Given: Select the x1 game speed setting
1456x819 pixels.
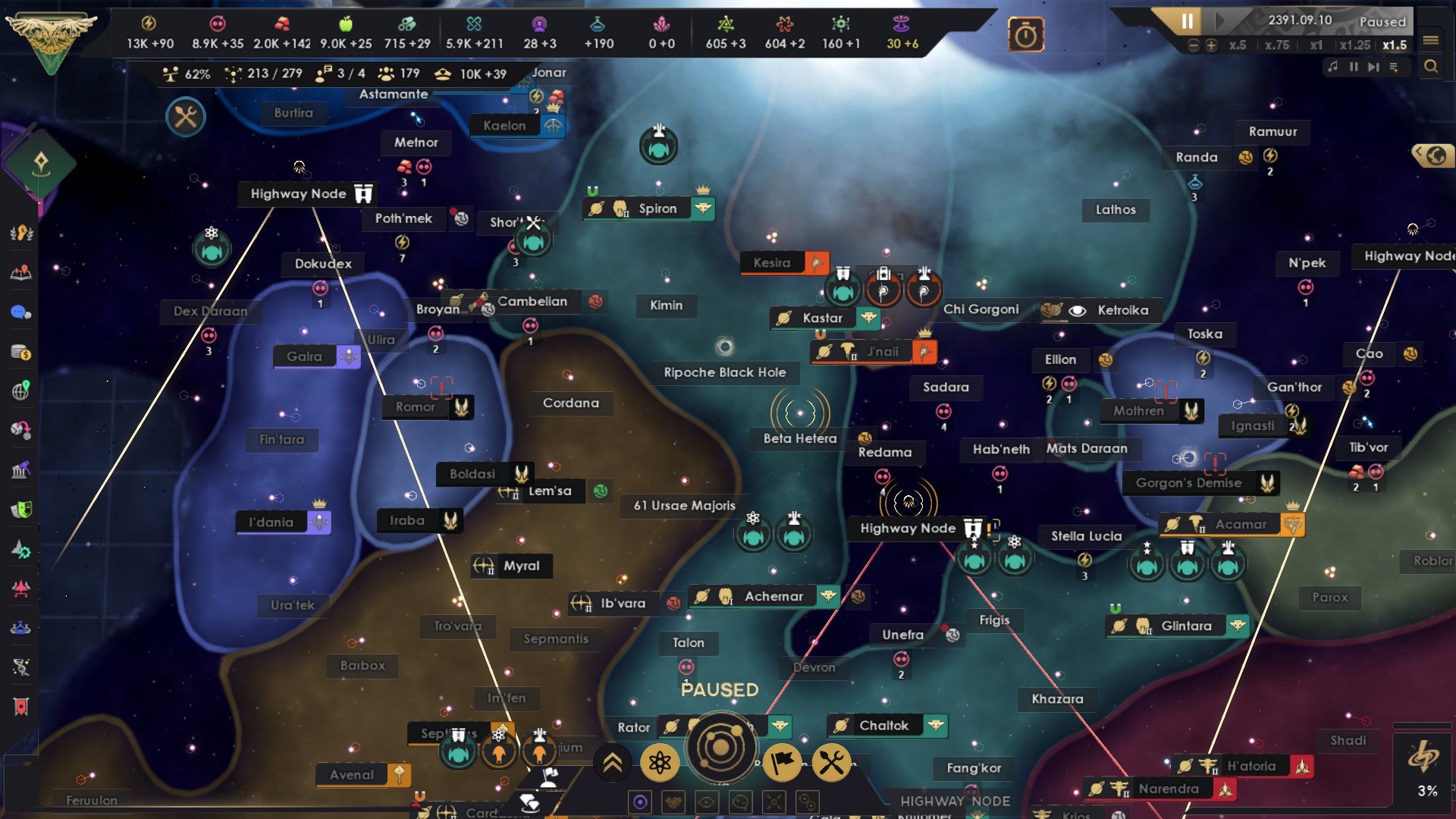Looking at the screenshot, I should click(1318, 45).
